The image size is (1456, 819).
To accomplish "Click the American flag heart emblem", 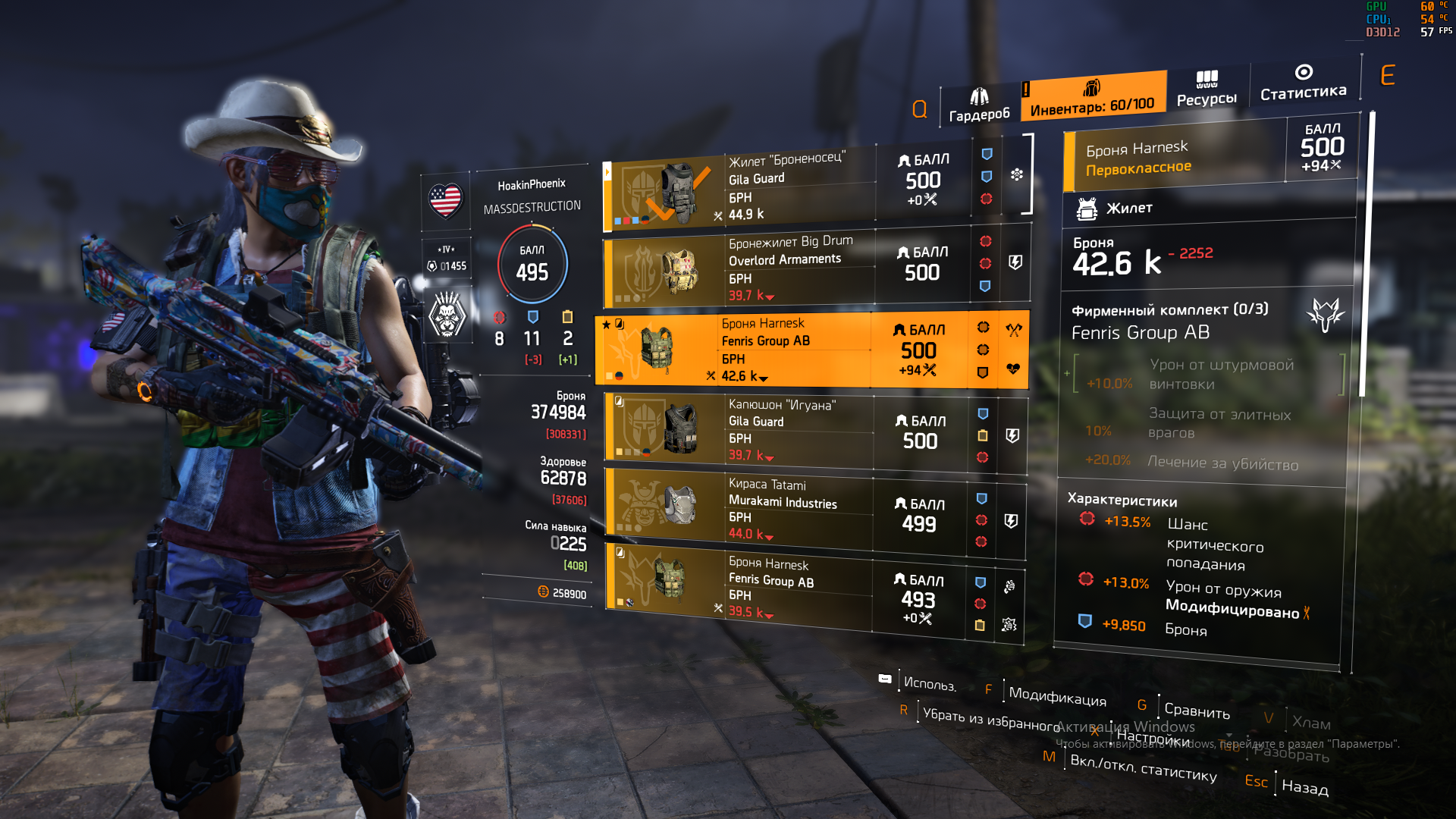I will tap(445, 201).
